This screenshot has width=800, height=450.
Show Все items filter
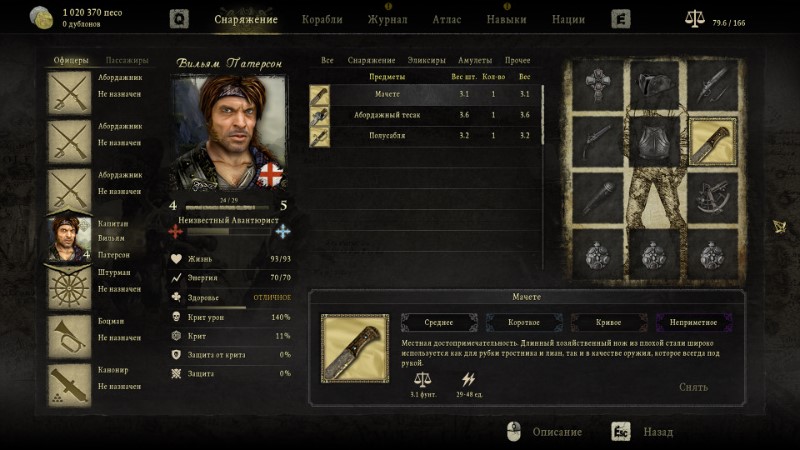327,61
